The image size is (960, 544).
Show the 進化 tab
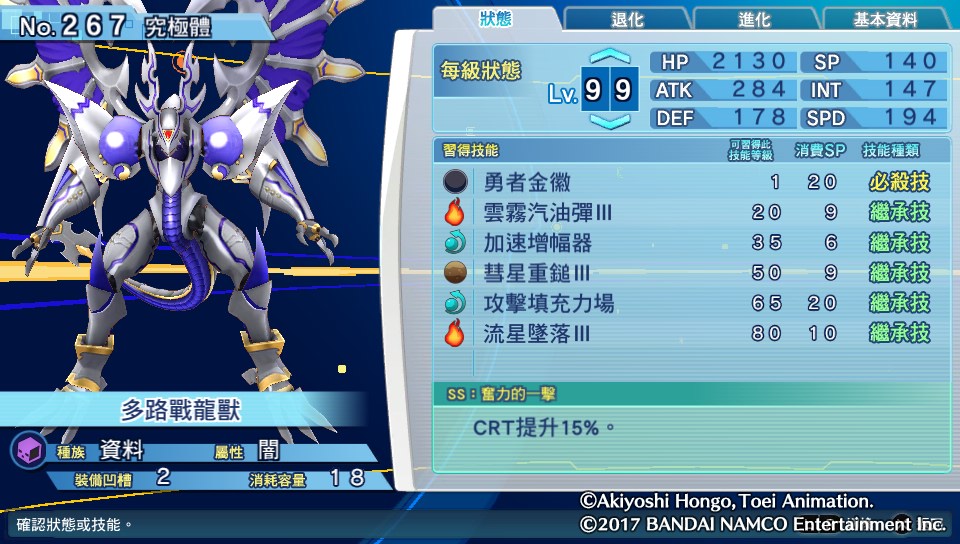pos(754,20)
